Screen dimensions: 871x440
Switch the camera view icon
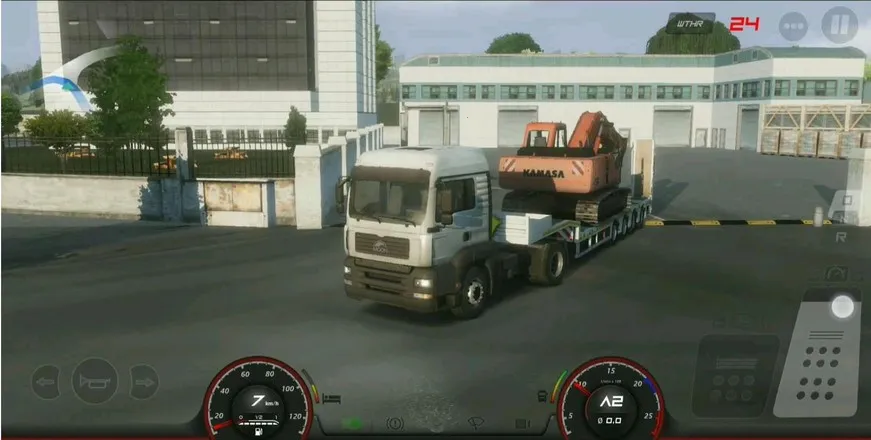click(836, 273)
